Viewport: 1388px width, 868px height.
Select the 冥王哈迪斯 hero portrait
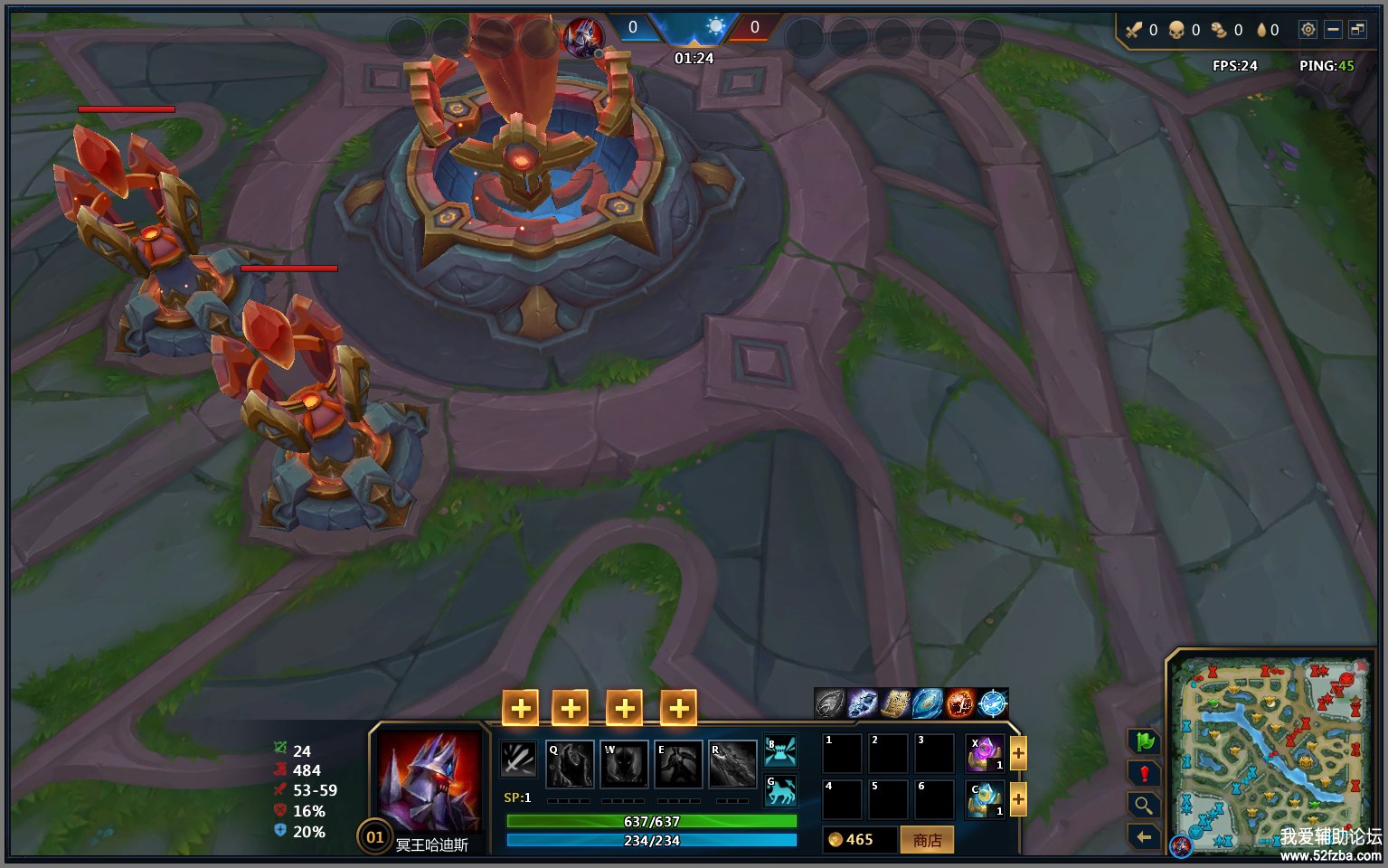430,781
